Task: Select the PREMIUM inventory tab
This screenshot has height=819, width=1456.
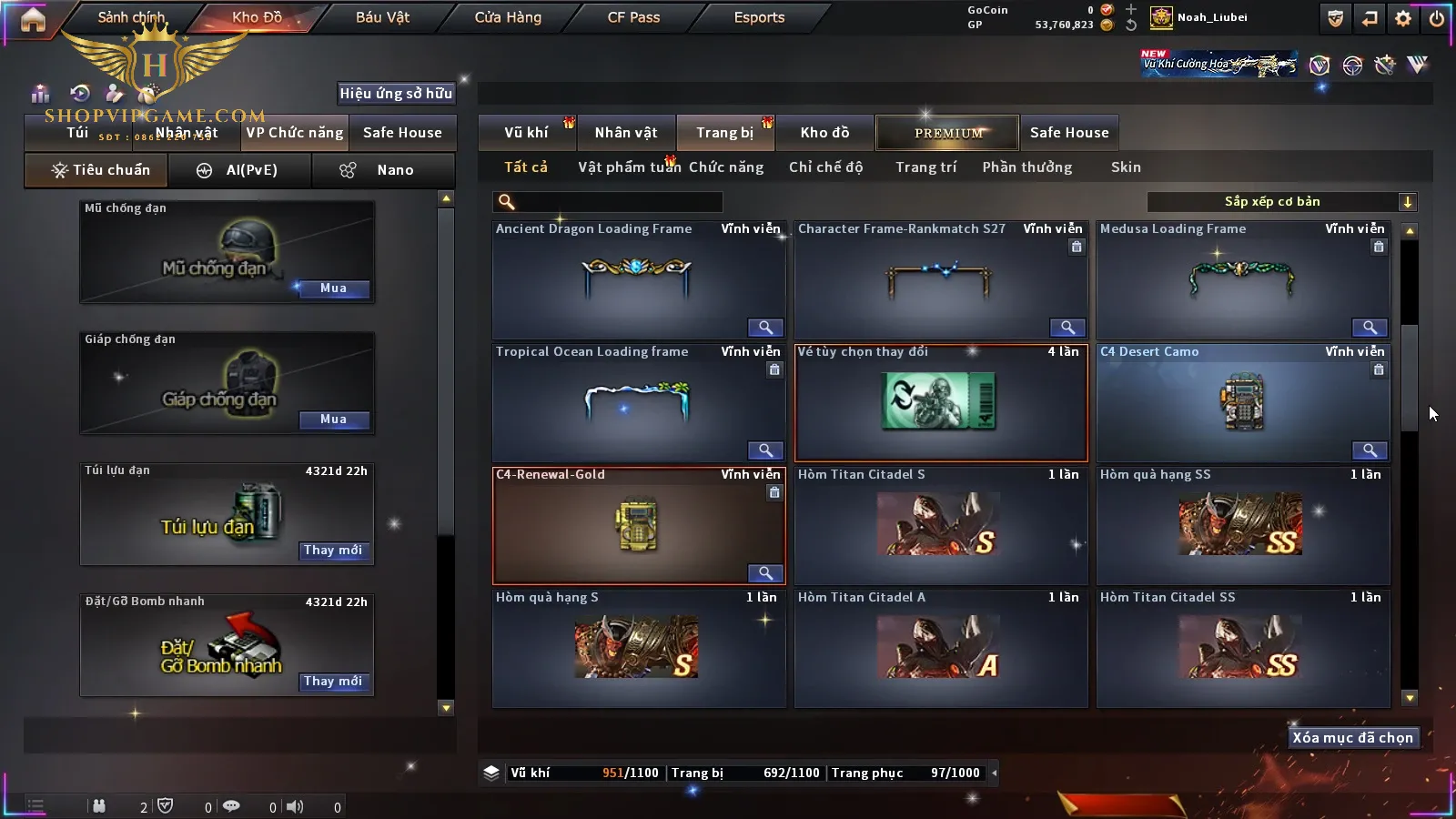Action: [947, 133]
